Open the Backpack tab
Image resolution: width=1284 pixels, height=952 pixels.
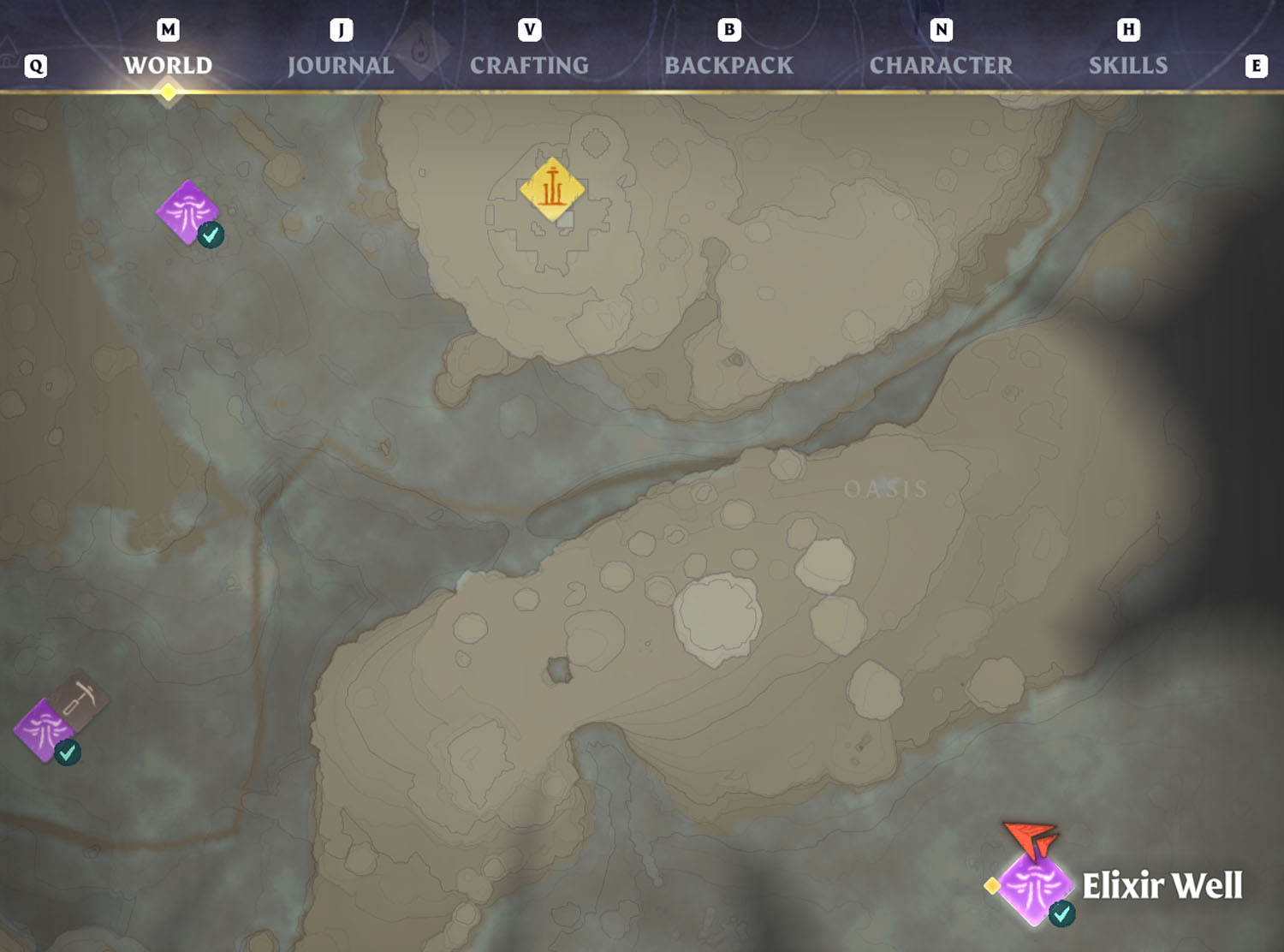pos(728,65)
